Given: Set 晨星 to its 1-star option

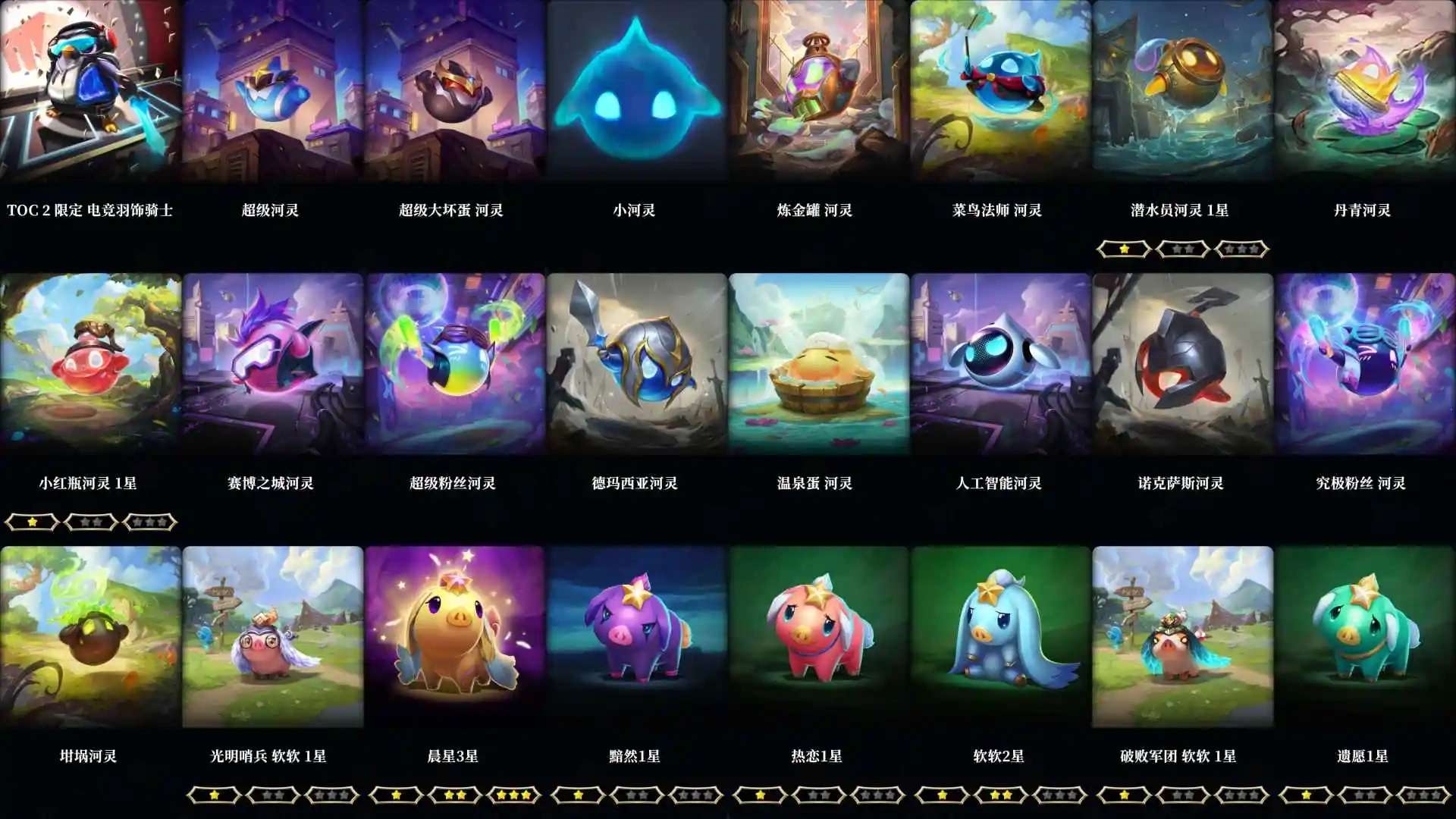Looking at the screenshot, I should coord(394,795).
